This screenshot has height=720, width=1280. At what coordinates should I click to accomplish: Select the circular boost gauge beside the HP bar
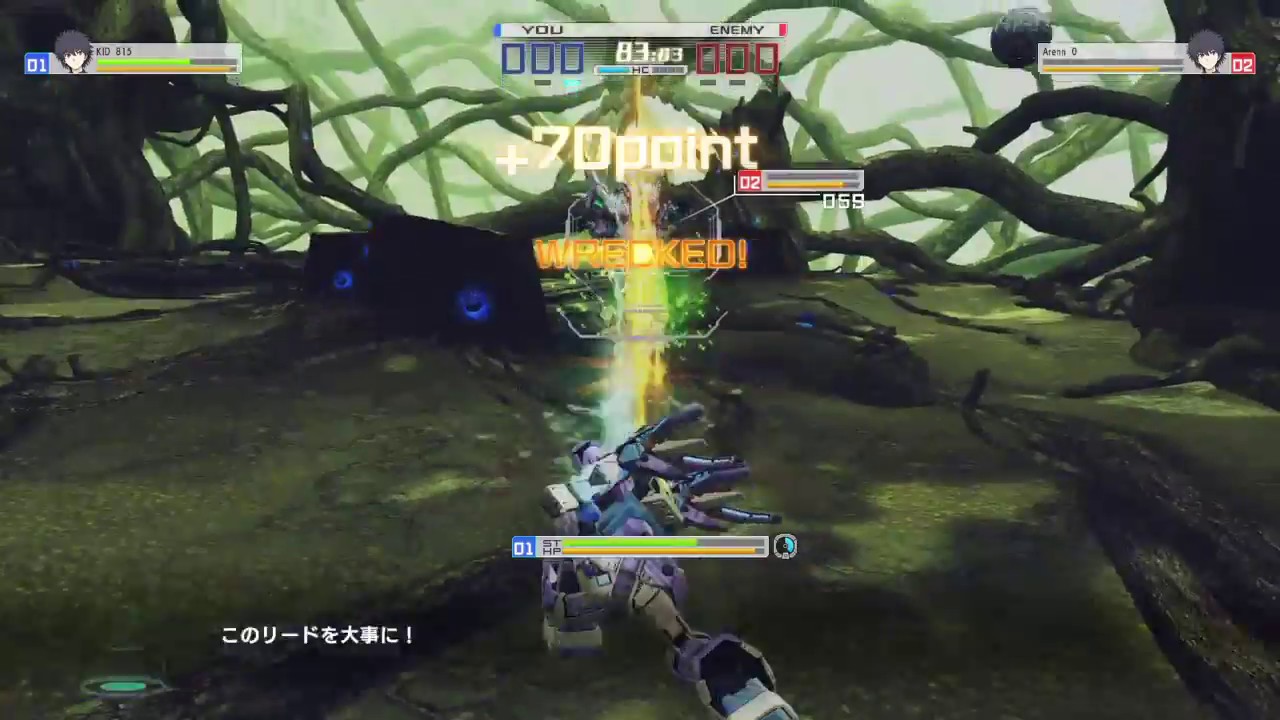[x=785, y=547]
